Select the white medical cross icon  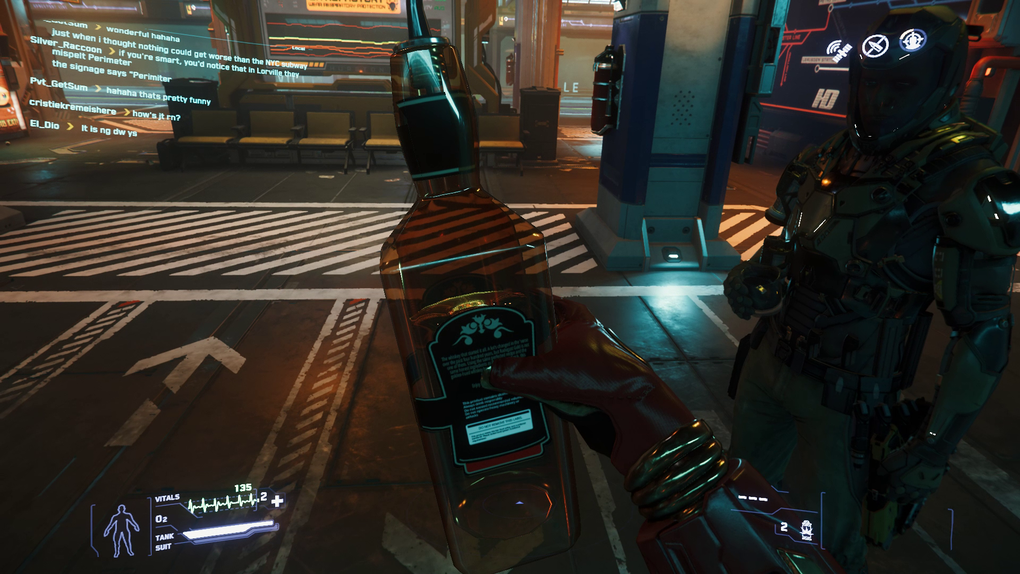277,500
